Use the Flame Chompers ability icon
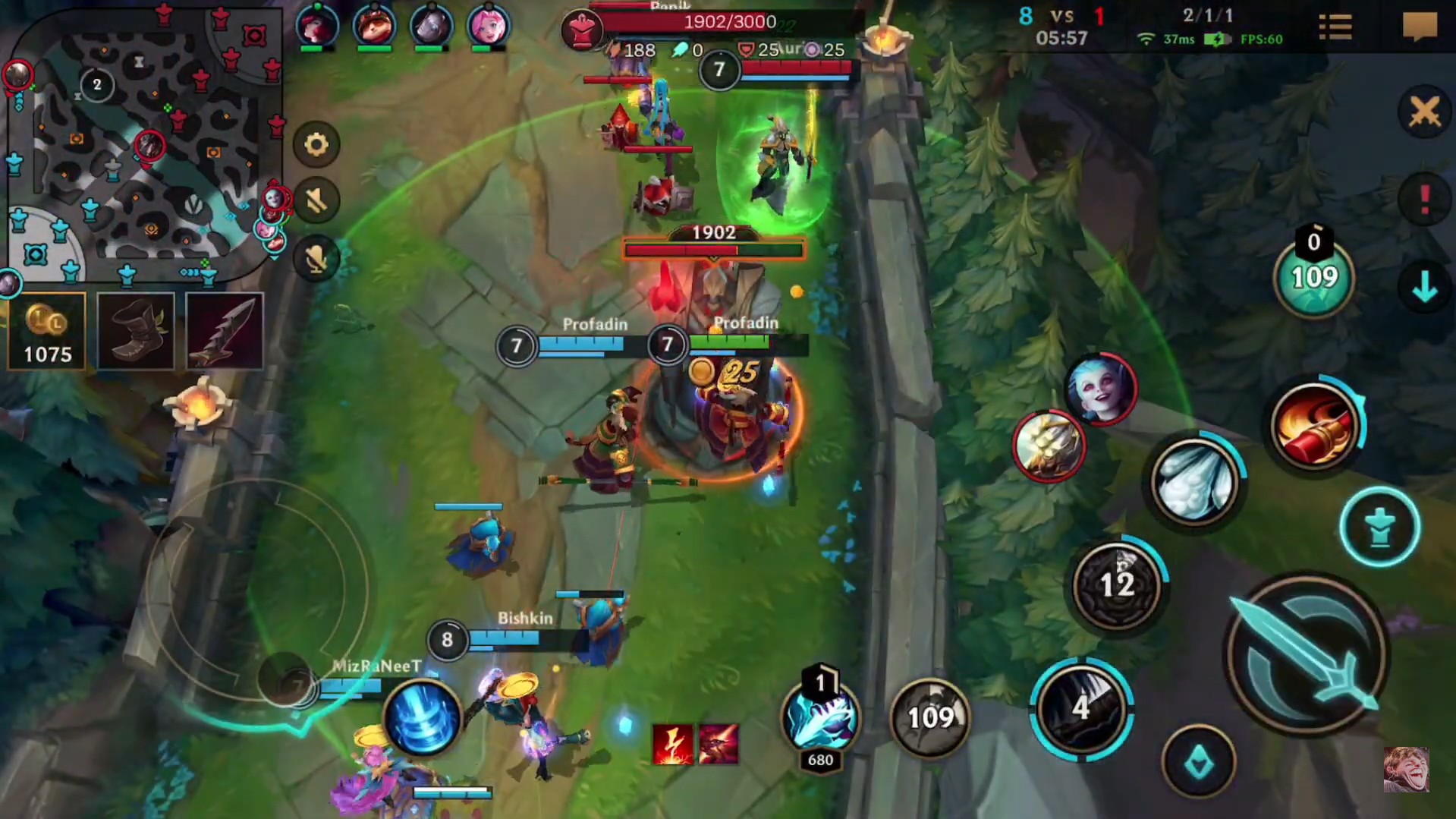1456x819 pixels. point(1078,706)
